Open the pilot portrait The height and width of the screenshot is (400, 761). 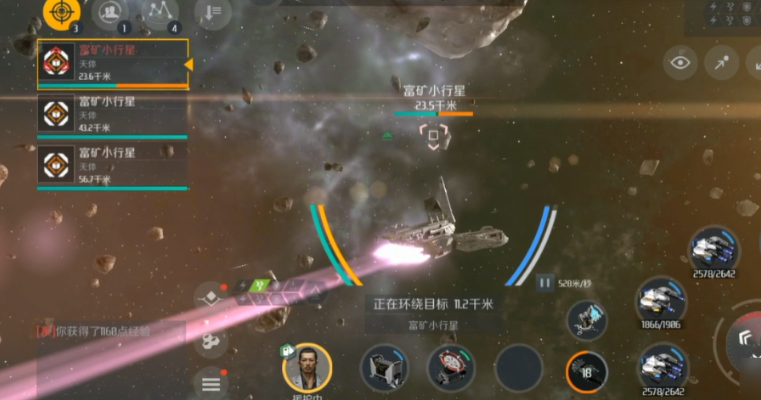tap(306, 366)
